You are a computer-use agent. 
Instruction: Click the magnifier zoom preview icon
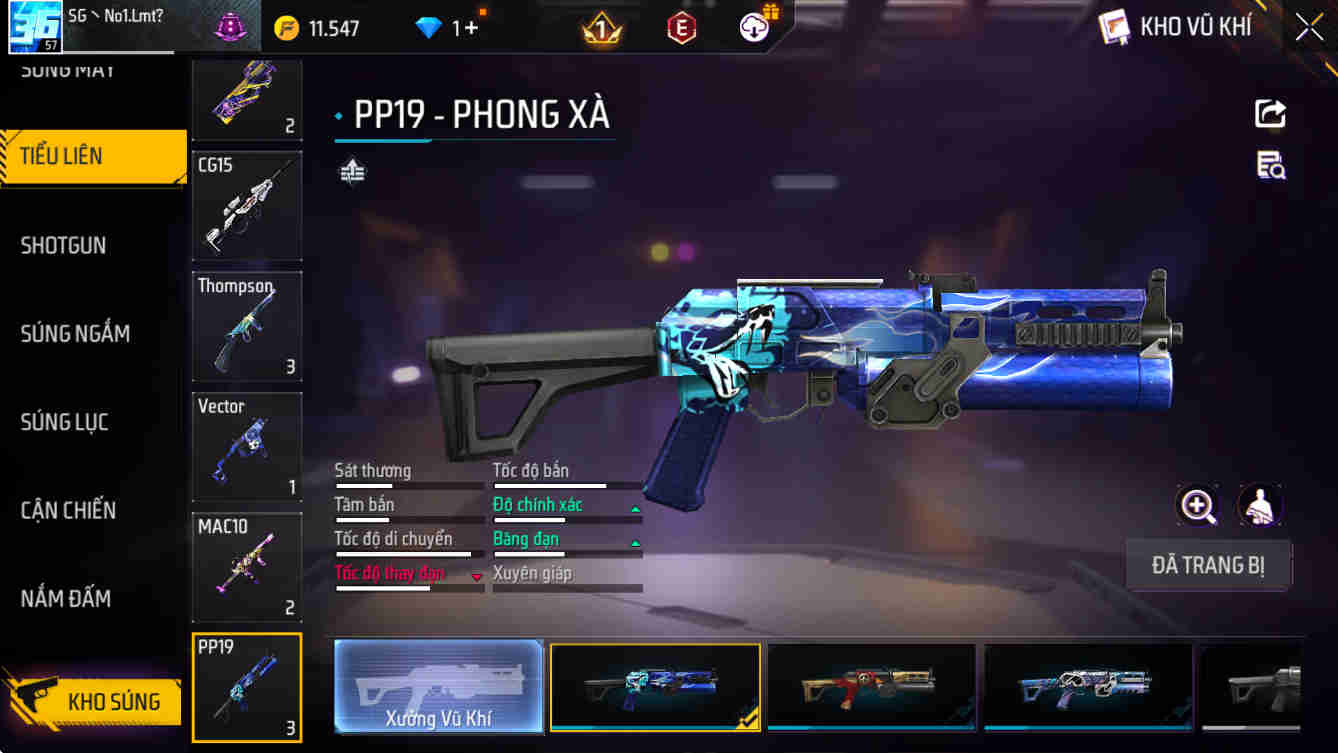(x=1197, y=505)
